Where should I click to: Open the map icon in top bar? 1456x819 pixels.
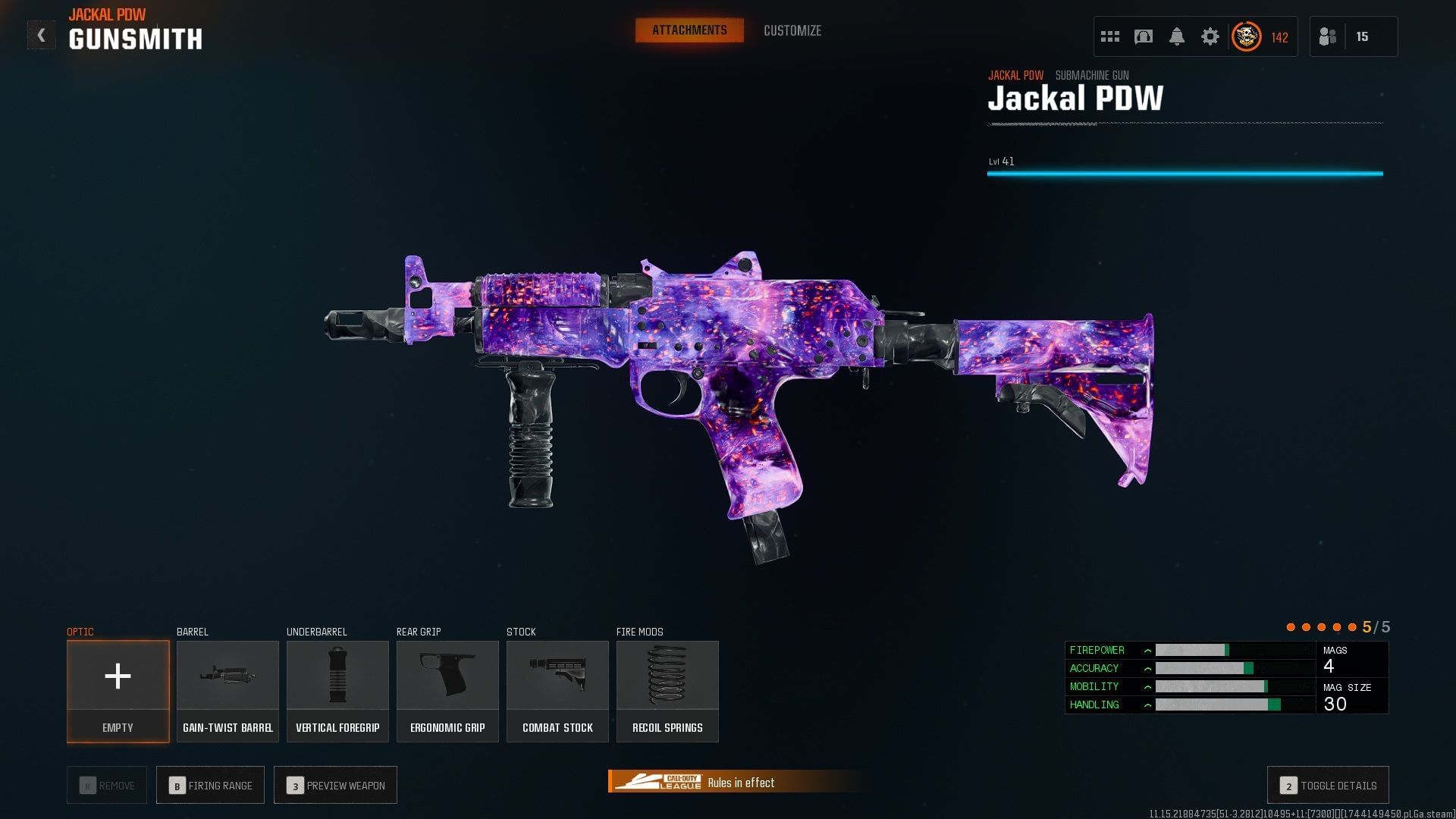point(1143,36)
